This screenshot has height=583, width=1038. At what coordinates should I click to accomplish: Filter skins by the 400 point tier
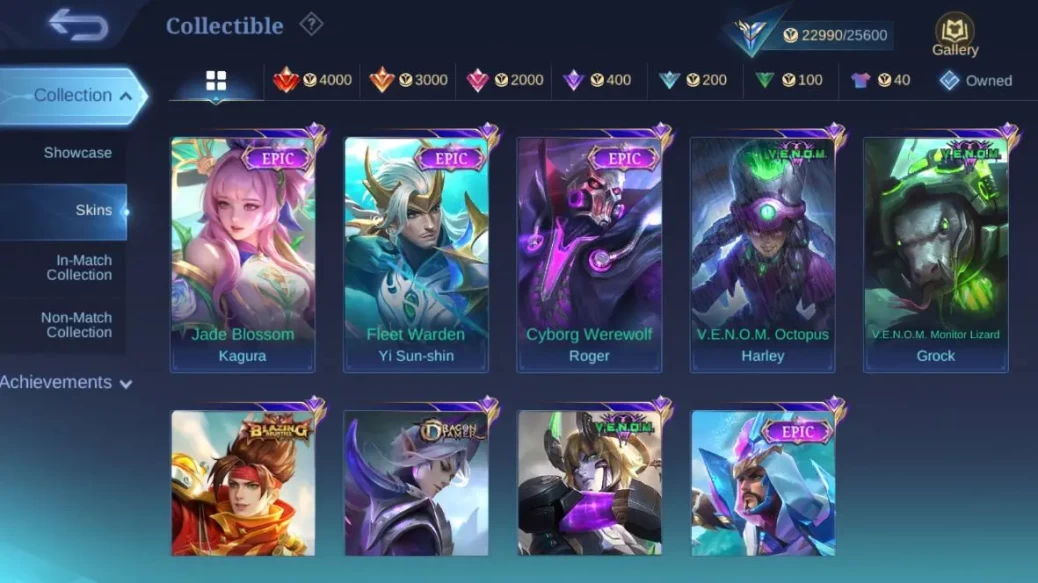596,80
